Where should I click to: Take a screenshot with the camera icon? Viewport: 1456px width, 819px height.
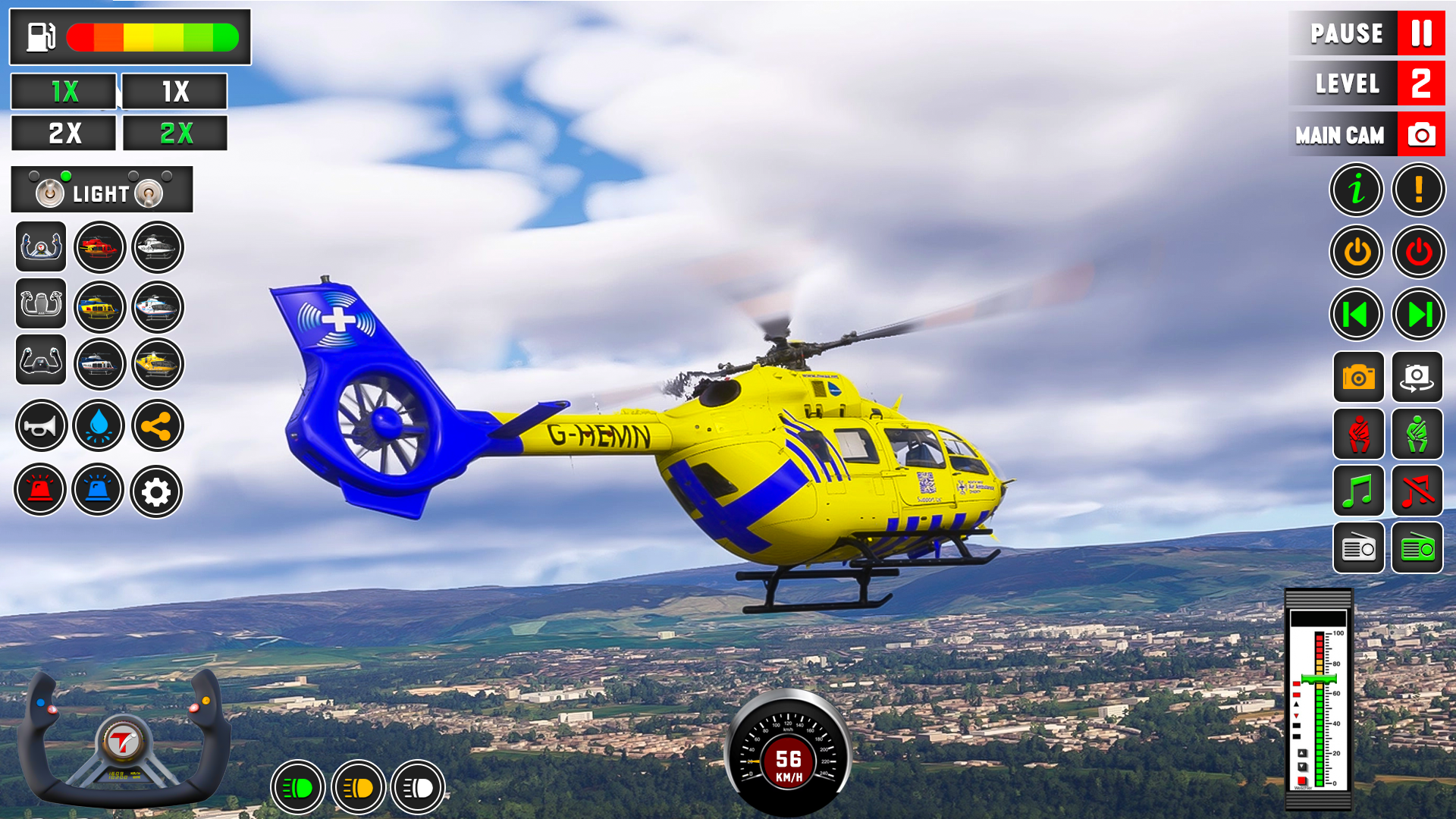pos(1357,378)
